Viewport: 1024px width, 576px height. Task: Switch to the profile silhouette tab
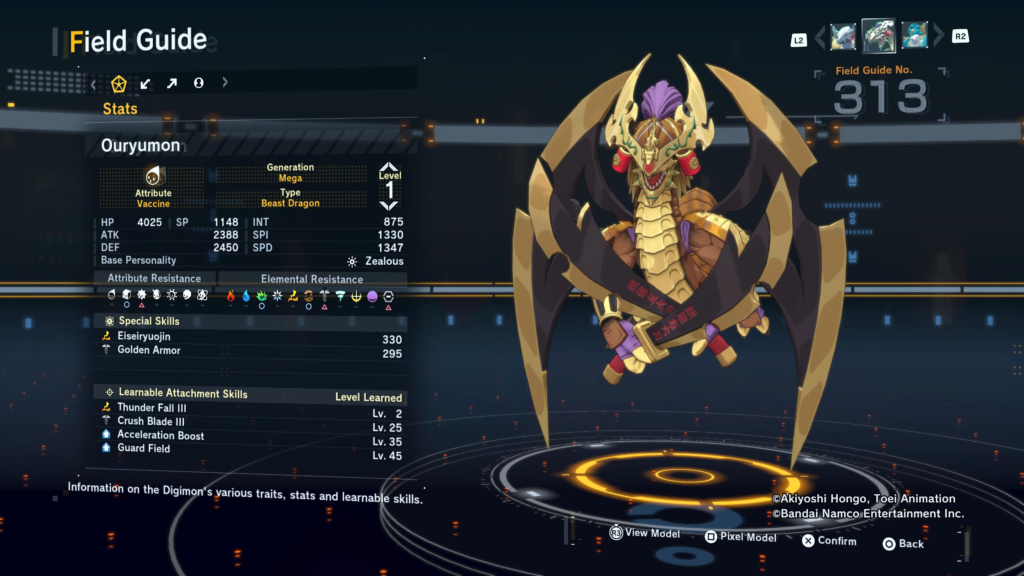[x=198, y=83]
